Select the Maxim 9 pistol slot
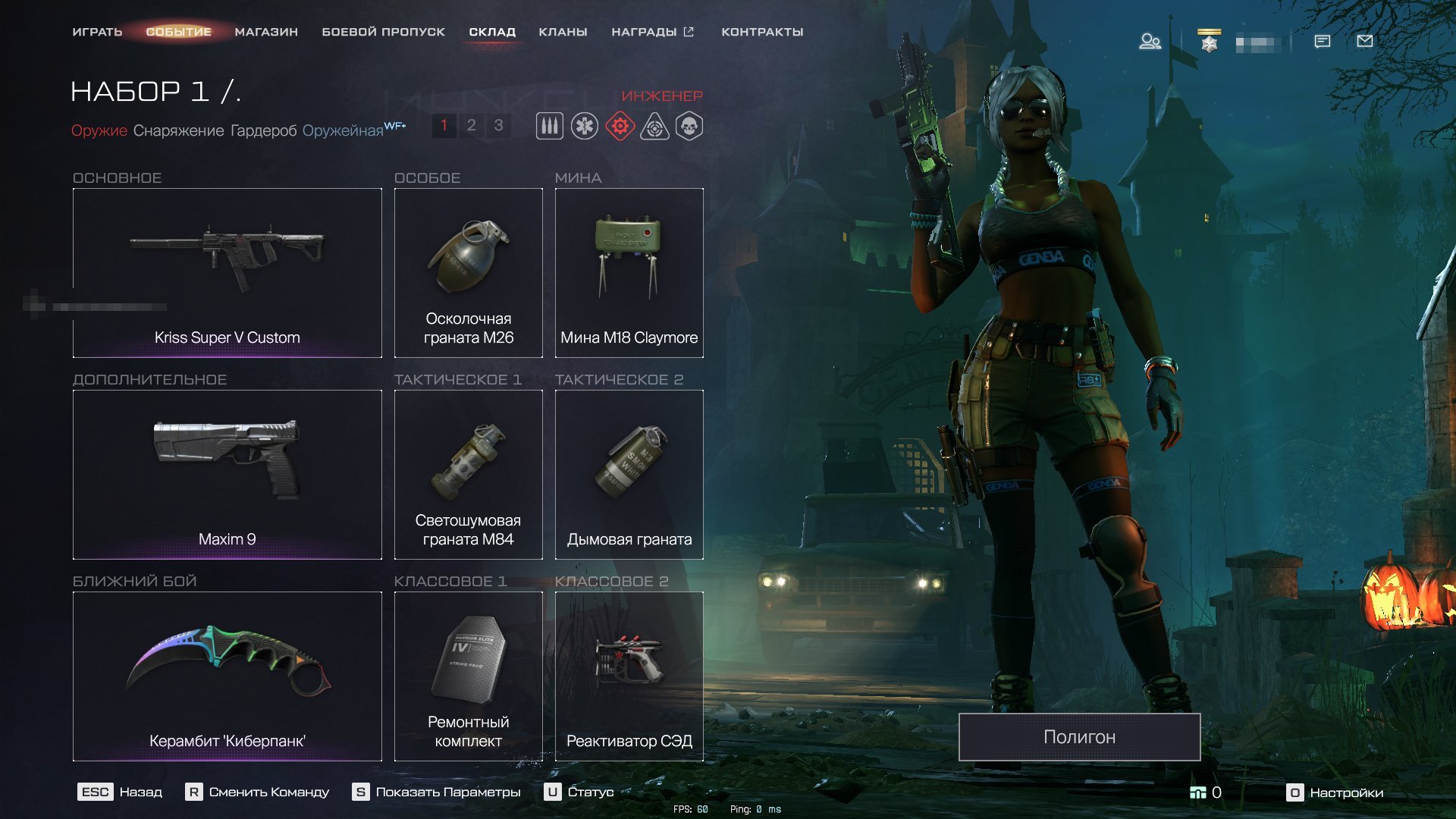Image resolution: width=1456 pixels, height=819 pixels. 227,475
